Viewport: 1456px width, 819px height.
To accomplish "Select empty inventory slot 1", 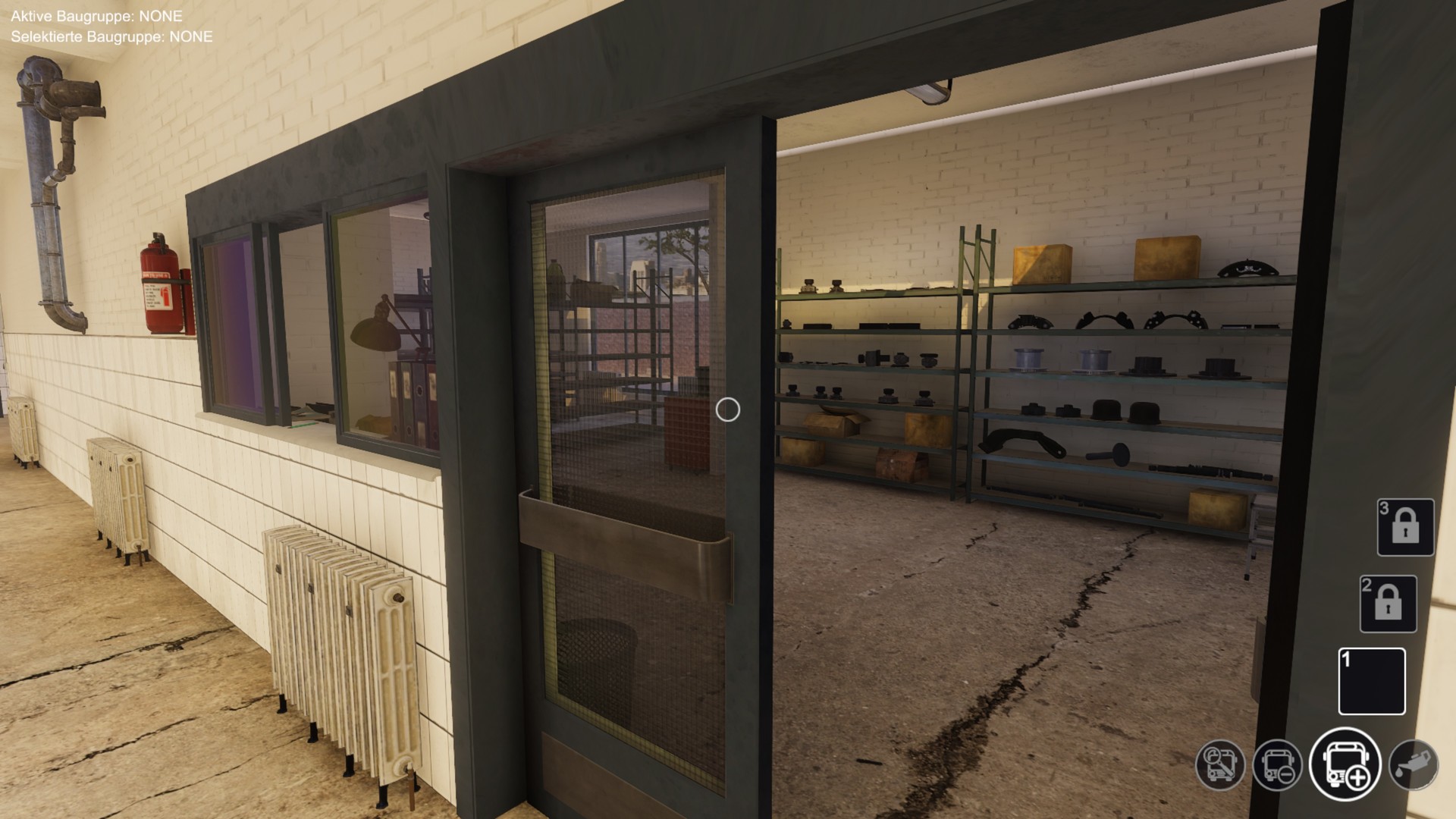I will click(1372, 681).
